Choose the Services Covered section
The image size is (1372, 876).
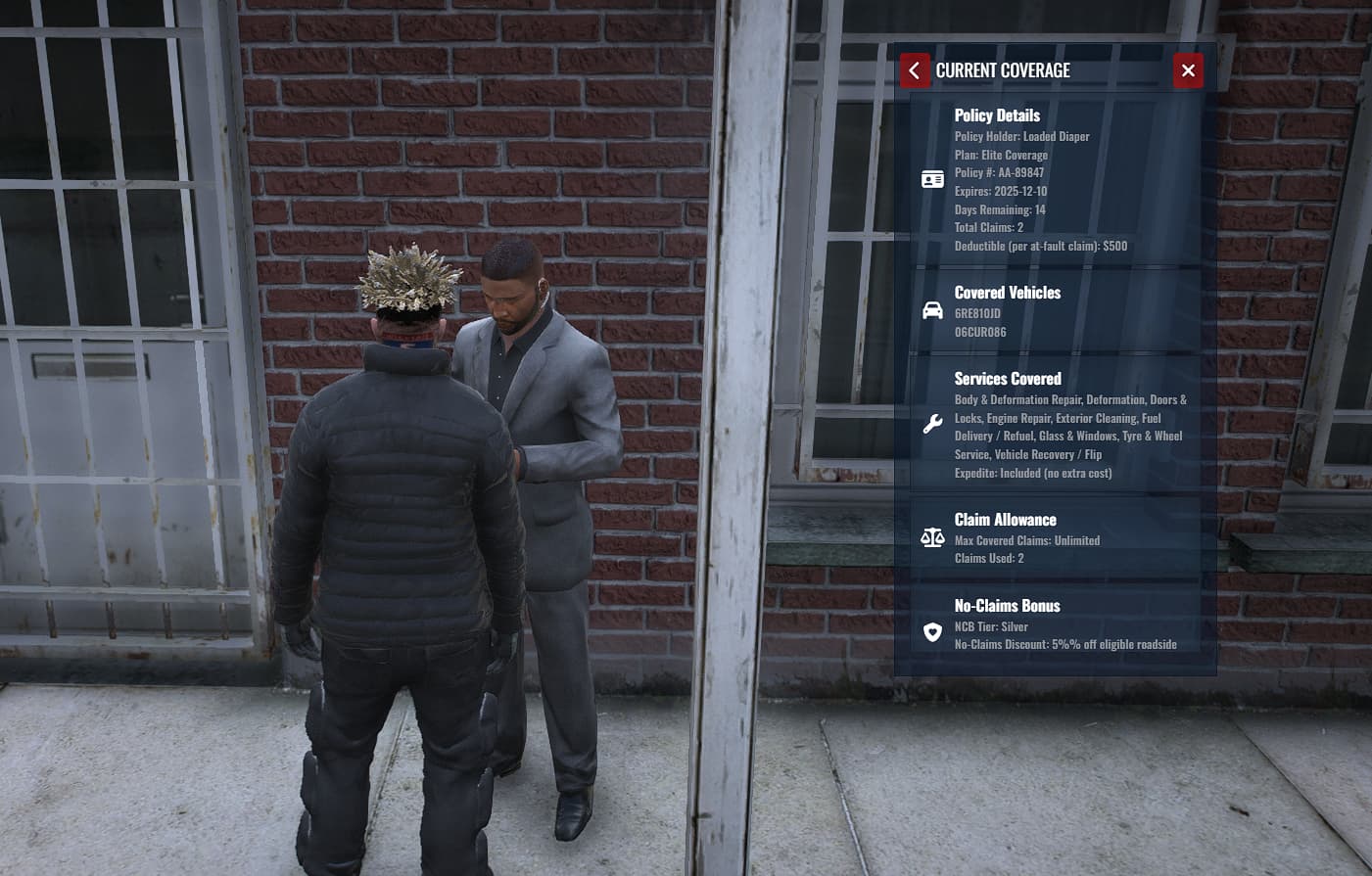pos(1056,424)
